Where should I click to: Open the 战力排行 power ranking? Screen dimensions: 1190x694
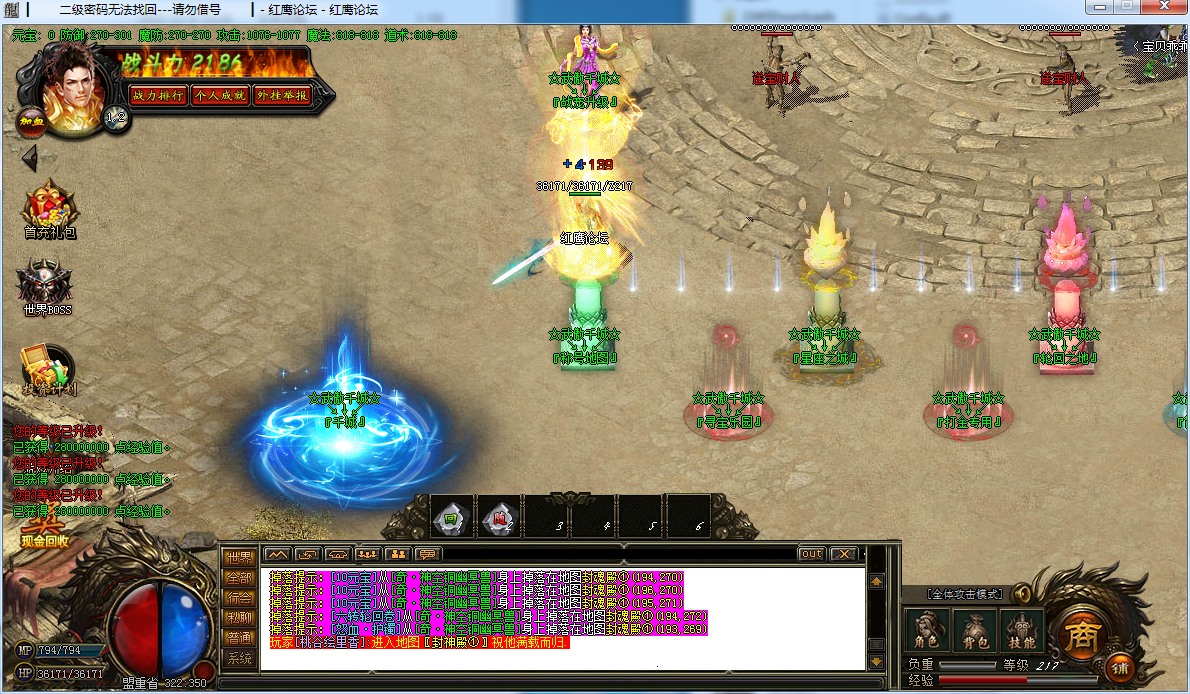[158, 95]
